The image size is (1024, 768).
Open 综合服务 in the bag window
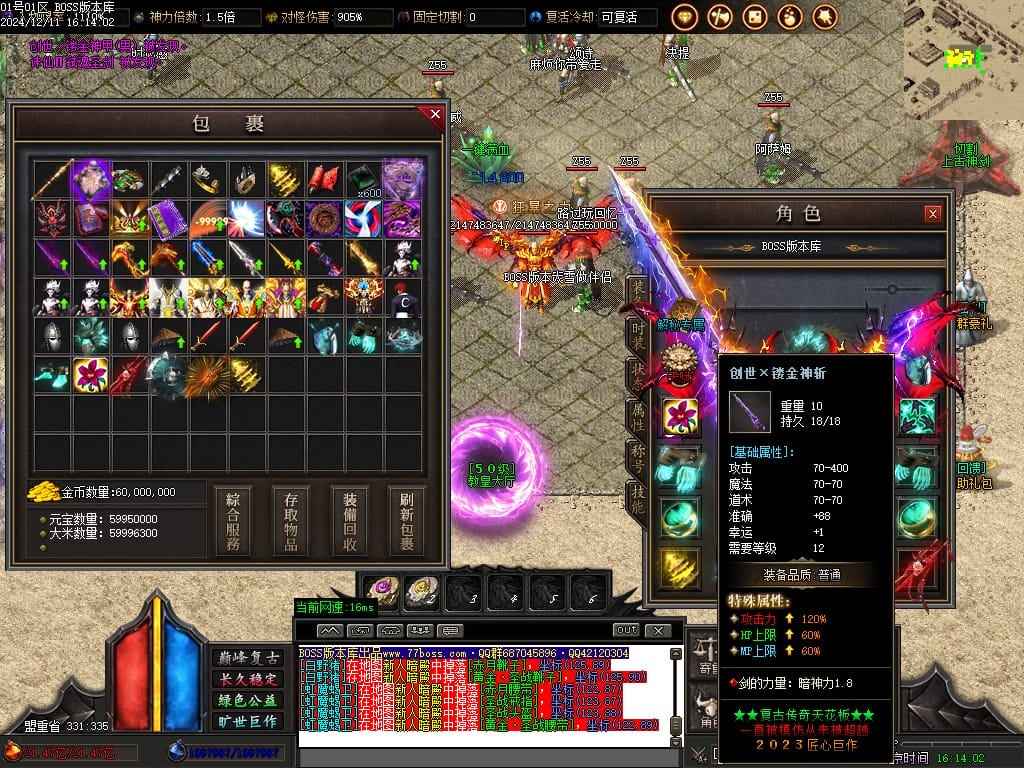[233, 521]
